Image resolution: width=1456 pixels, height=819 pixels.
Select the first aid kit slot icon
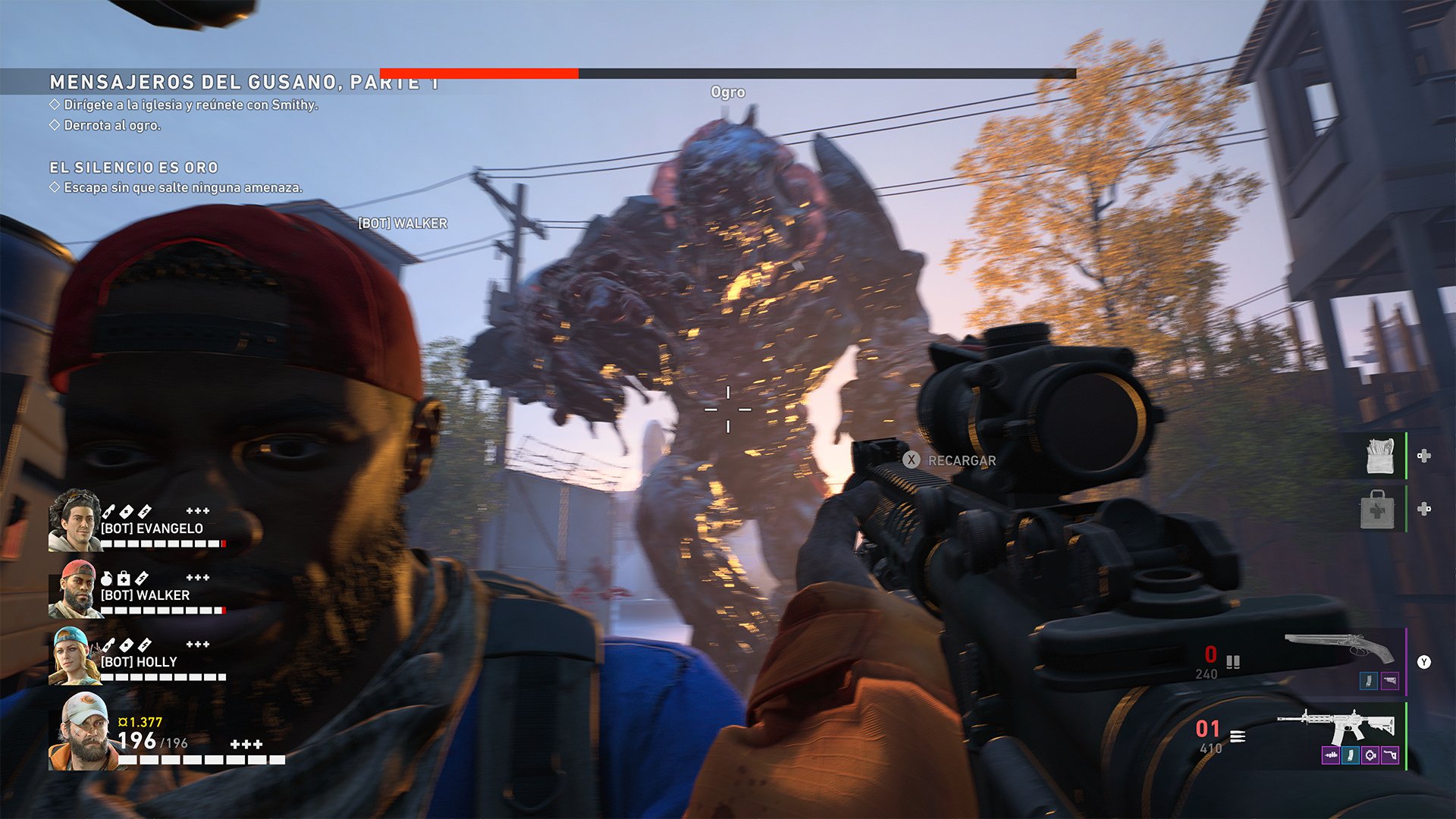tap(1378, 509)
